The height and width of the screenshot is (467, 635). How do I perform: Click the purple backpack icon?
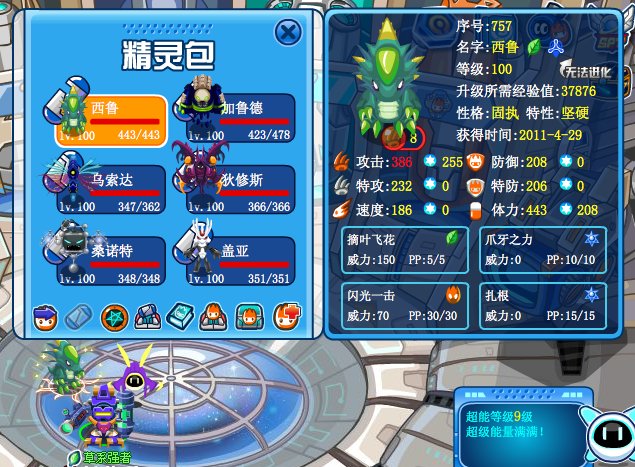147,318
